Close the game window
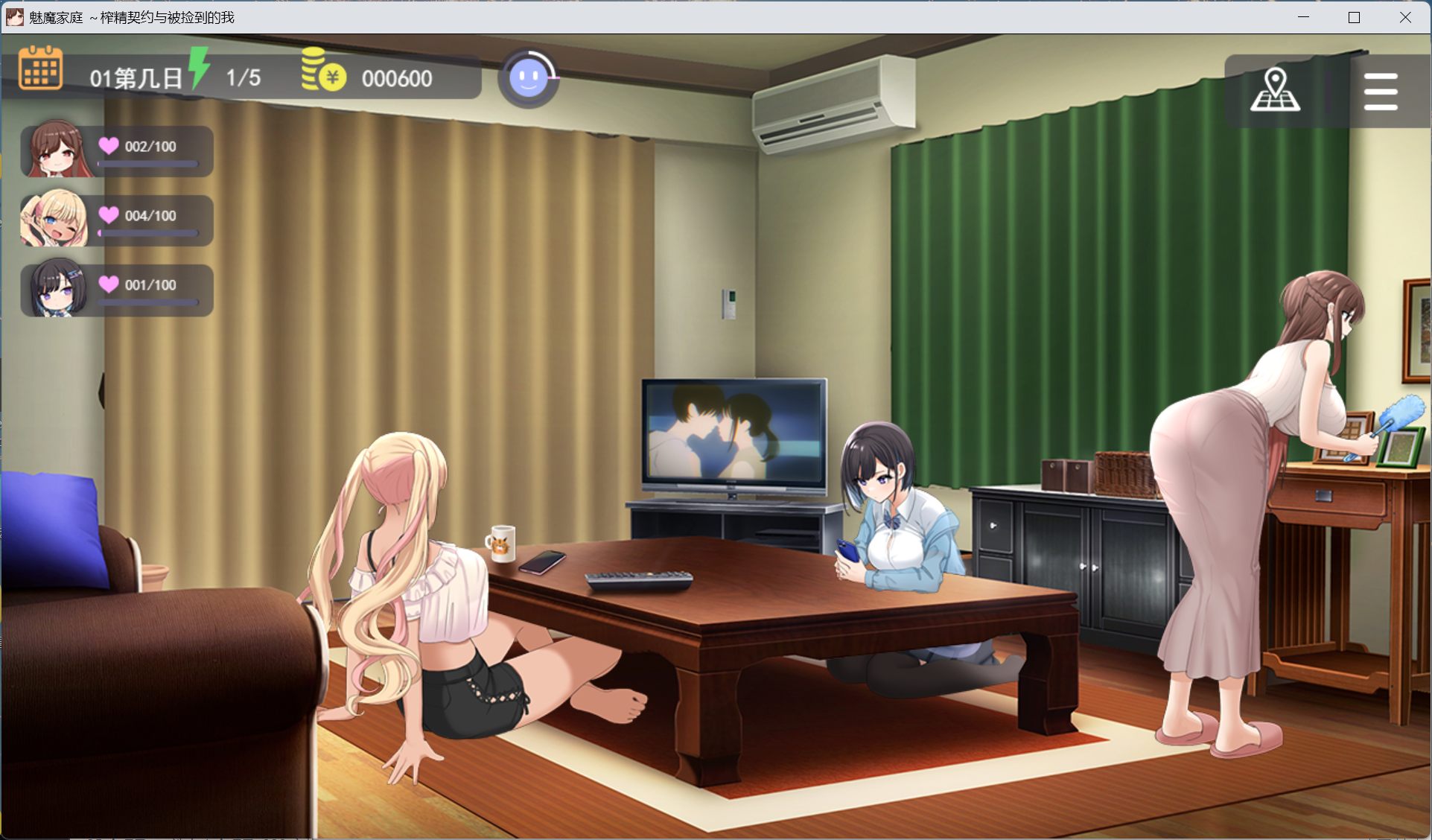 pos(1405,17)
